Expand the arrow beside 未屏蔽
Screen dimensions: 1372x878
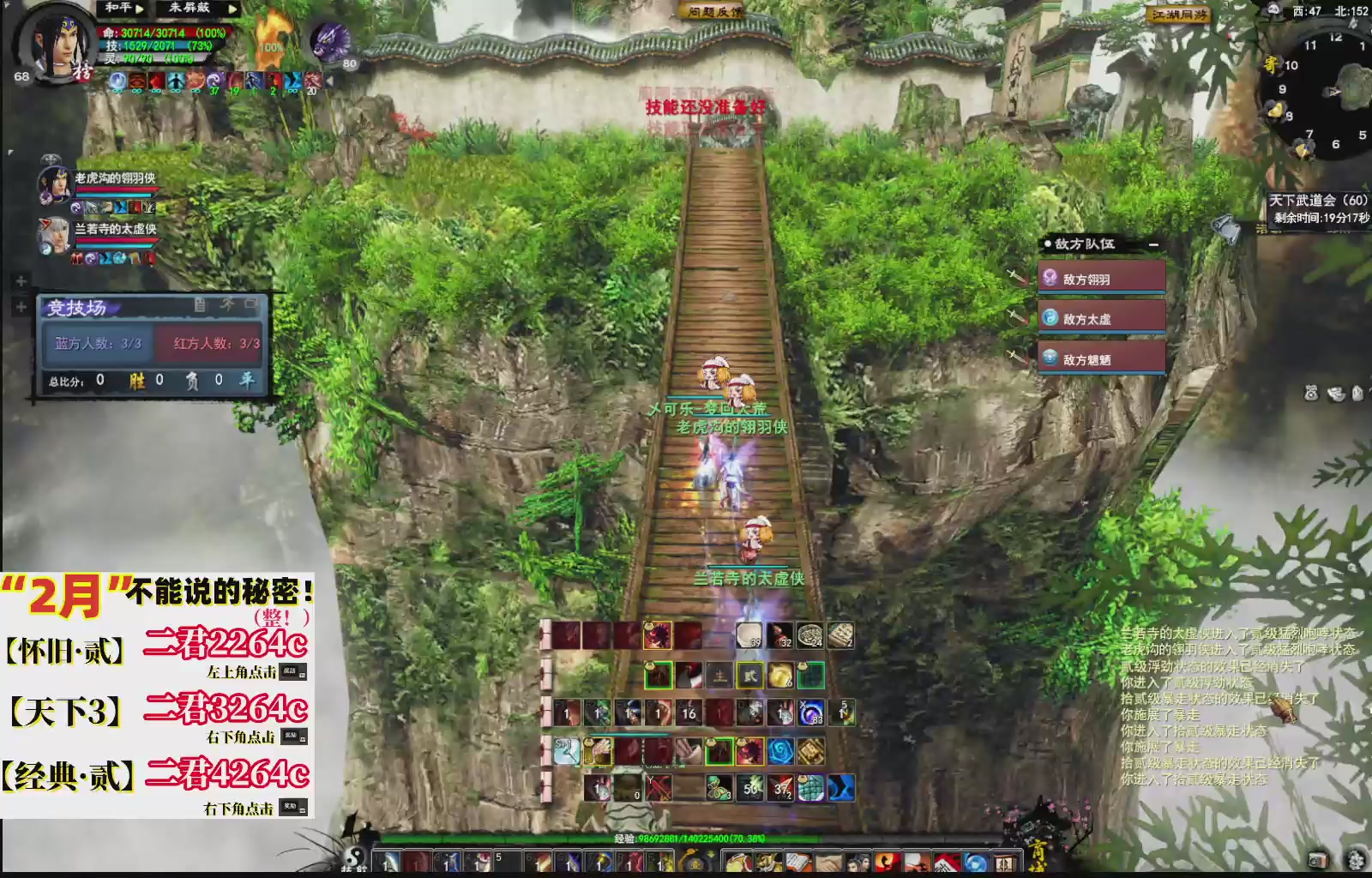233,9
